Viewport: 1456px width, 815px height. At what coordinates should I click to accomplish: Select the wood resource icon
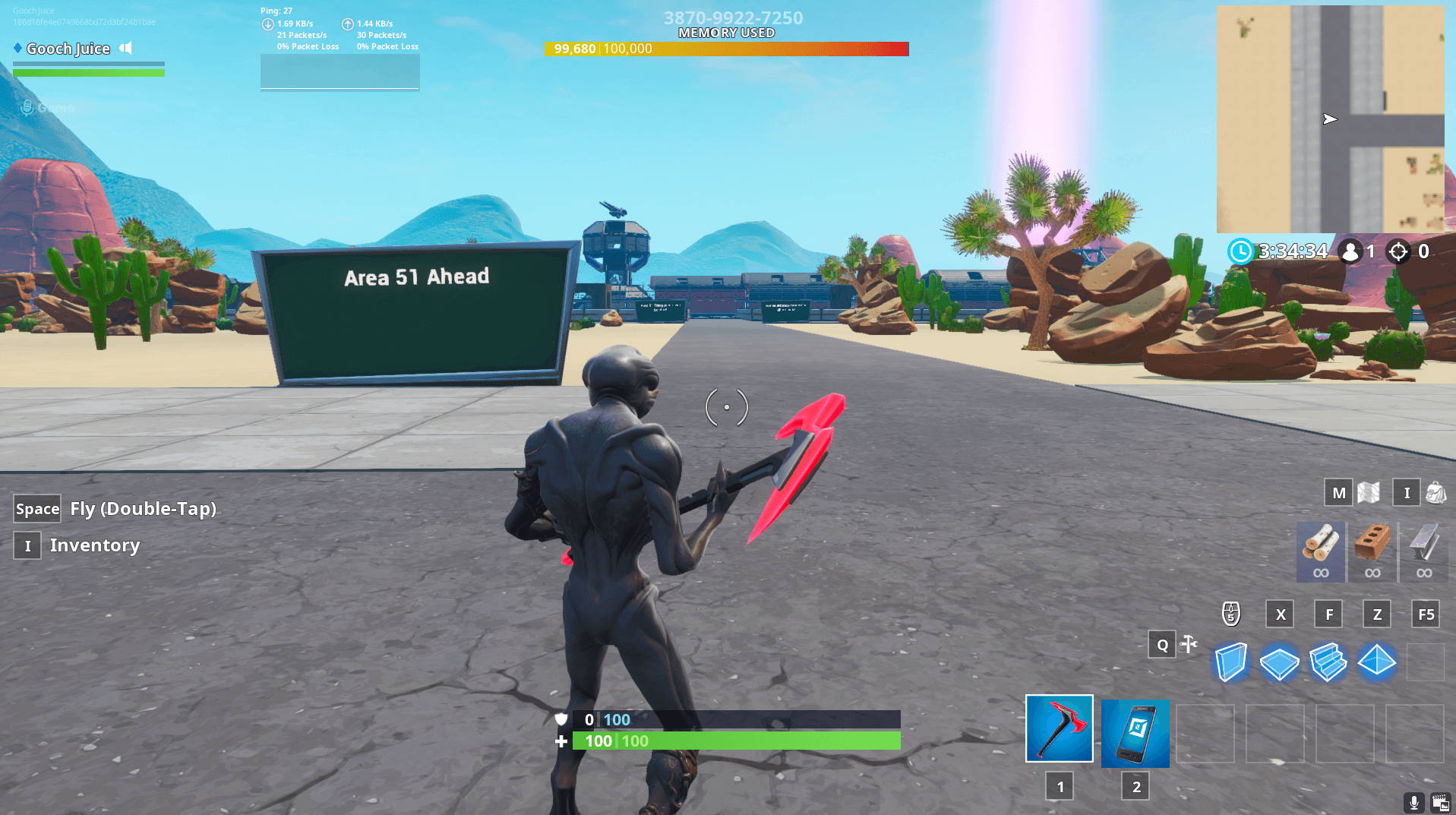pos(1319,552)
